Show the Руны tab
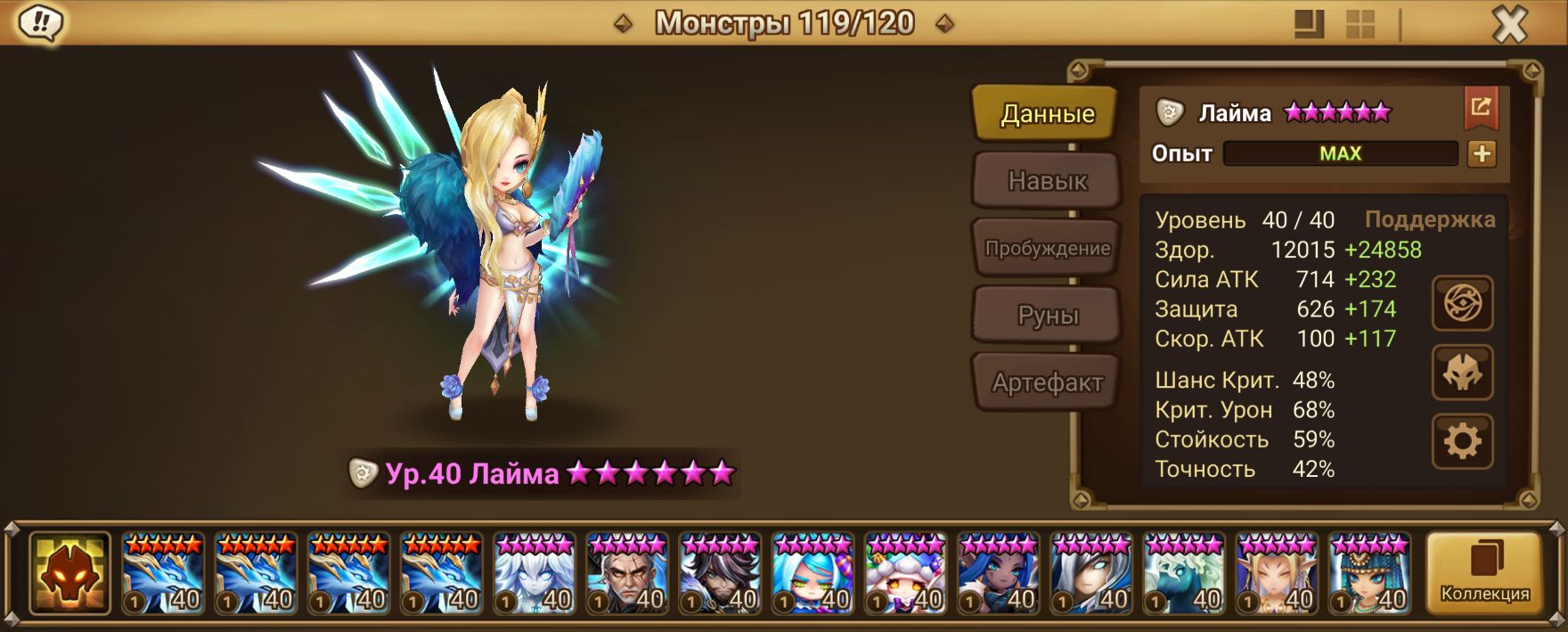 pos(1047,316)
